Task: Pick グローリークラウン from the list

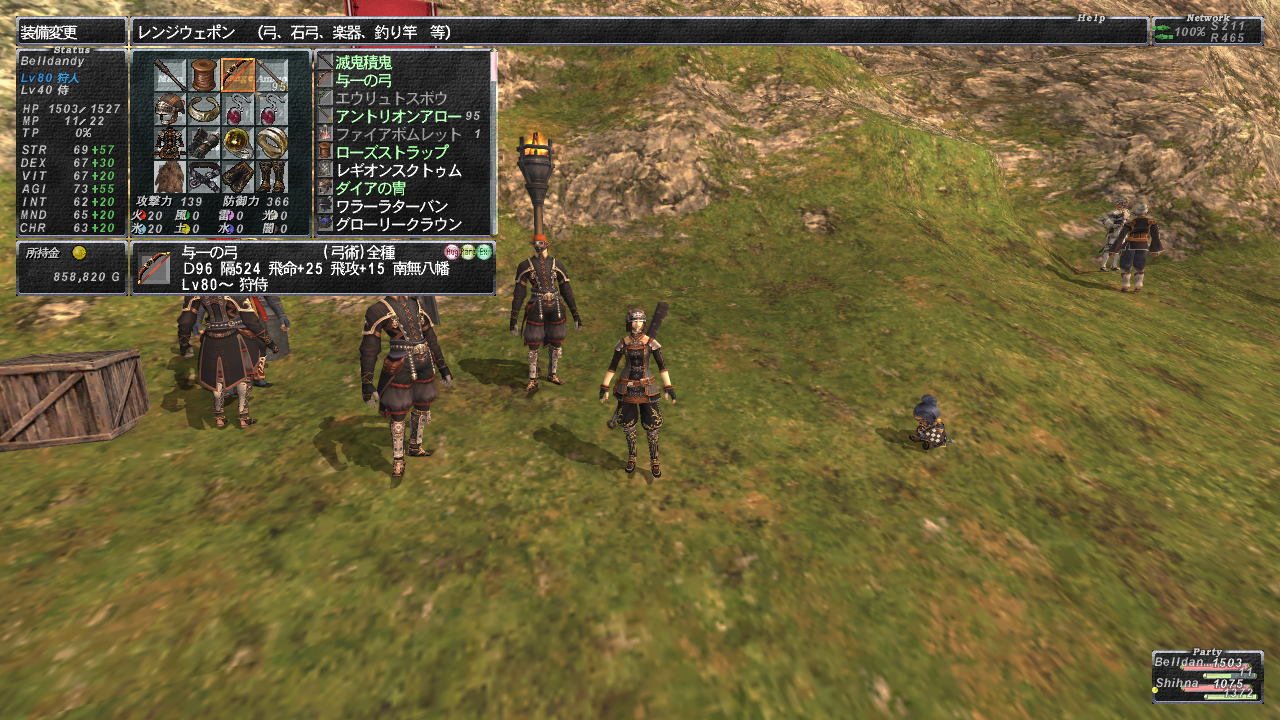Action: pos(398,224)
